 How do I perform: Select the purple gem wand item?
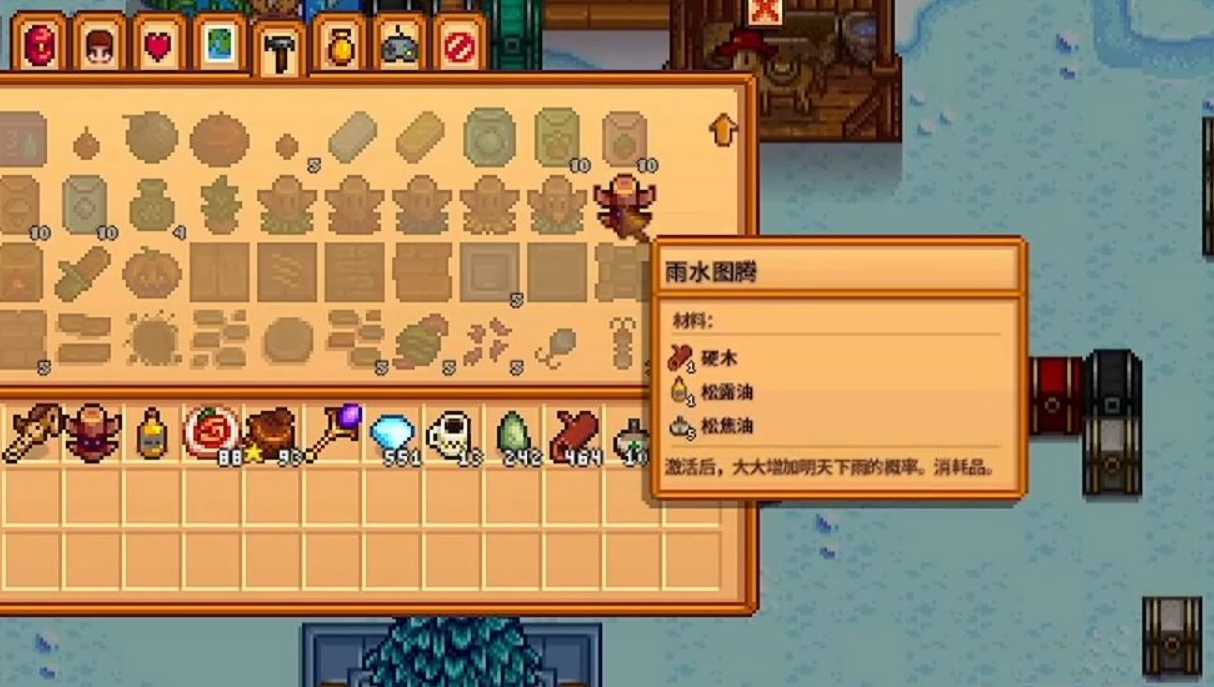click(332, 434)
